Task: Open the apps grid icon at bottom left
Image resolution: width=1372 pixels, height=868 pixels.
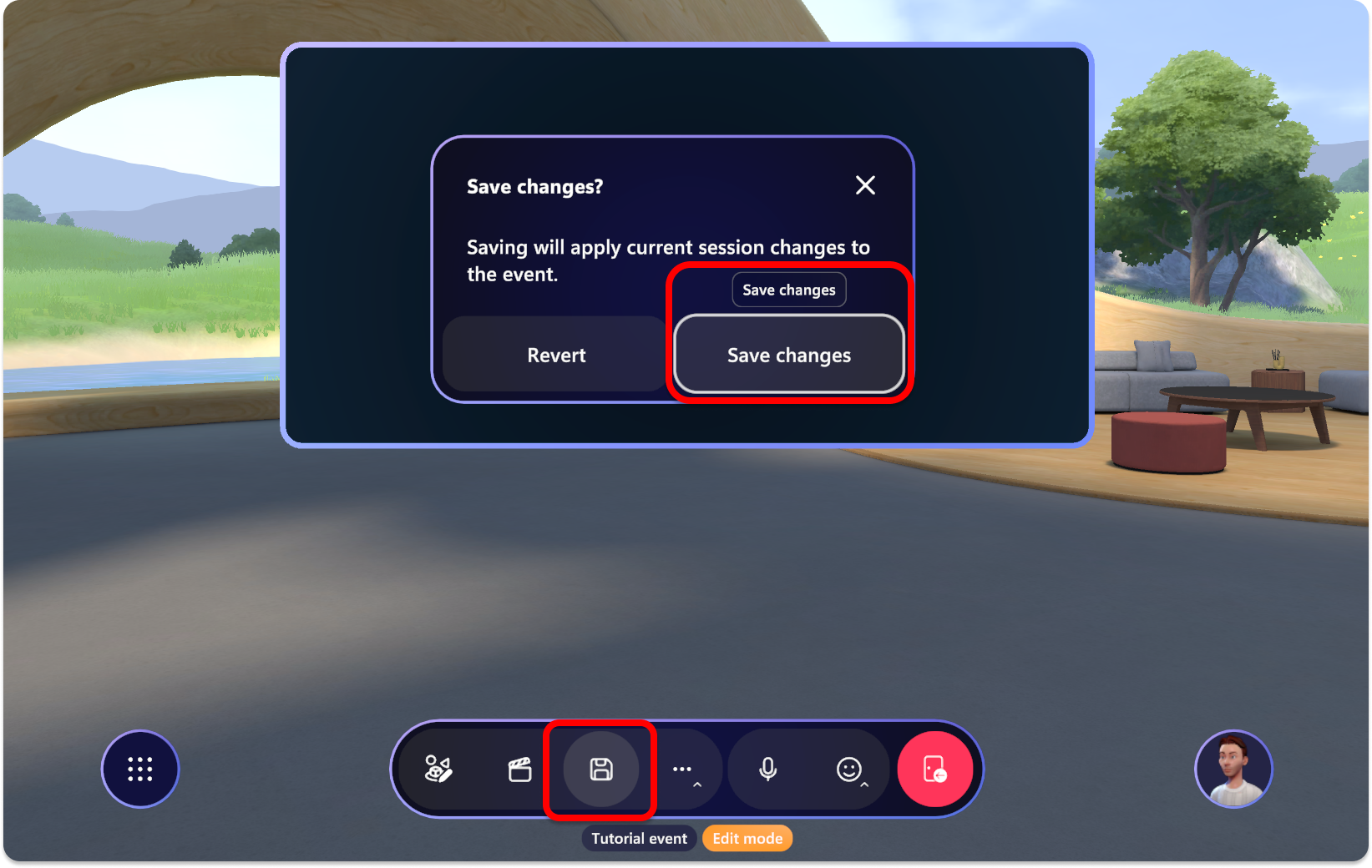Action: tap(139, 769)
